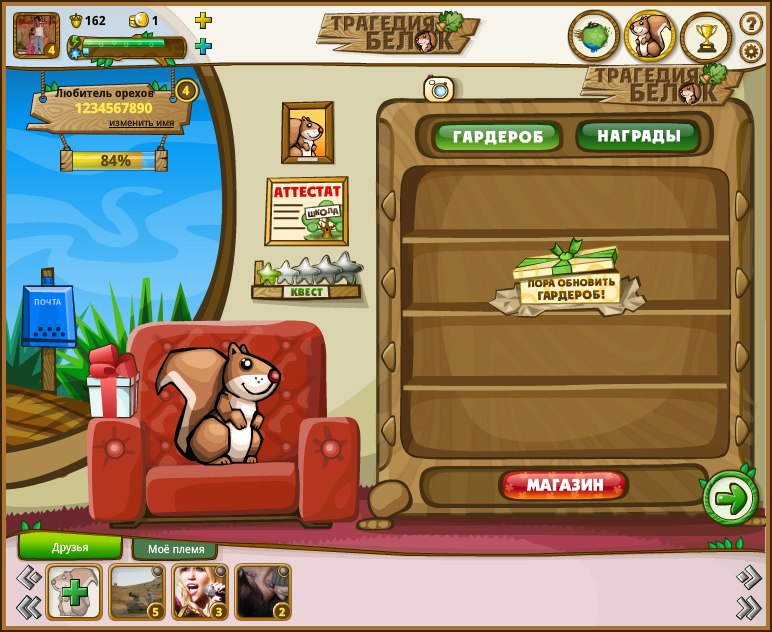772x632 pixels.
Task: Add a friend with the green plus slot
Action: 74,591
